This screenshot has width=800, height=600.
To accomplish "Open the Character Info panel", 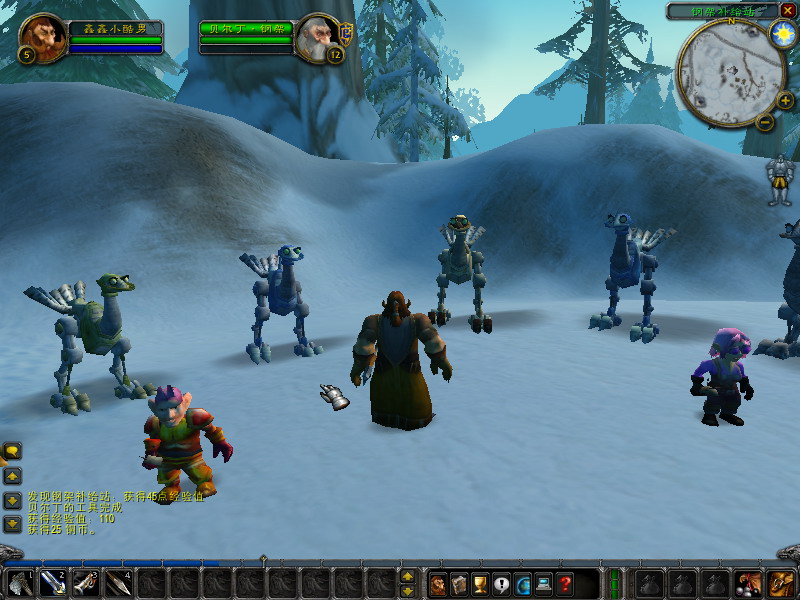I will (437, 584).
